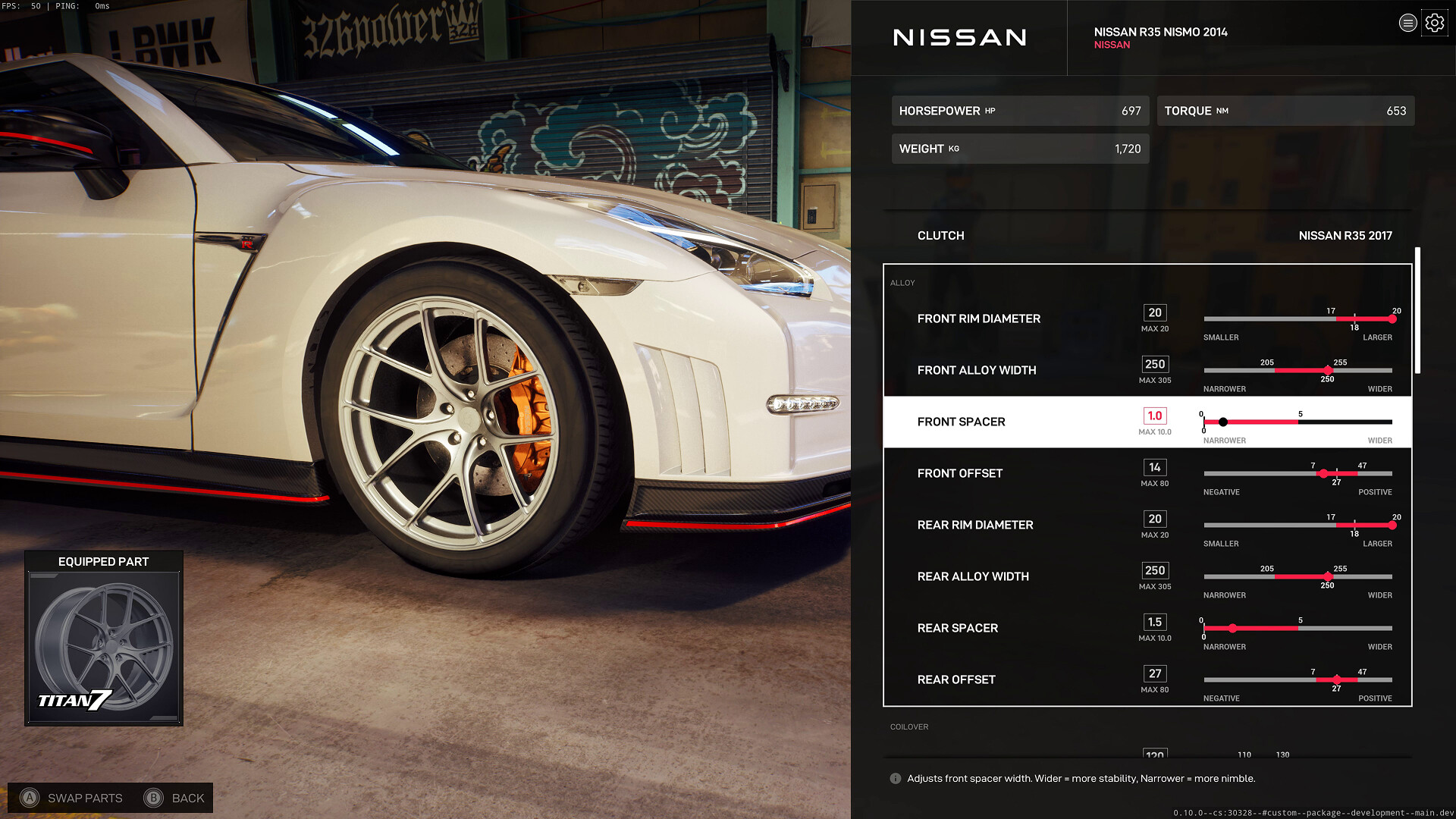Select the REAR SPACER row
This screenshot has width=1456, height=819.
(x=958, y=628)
